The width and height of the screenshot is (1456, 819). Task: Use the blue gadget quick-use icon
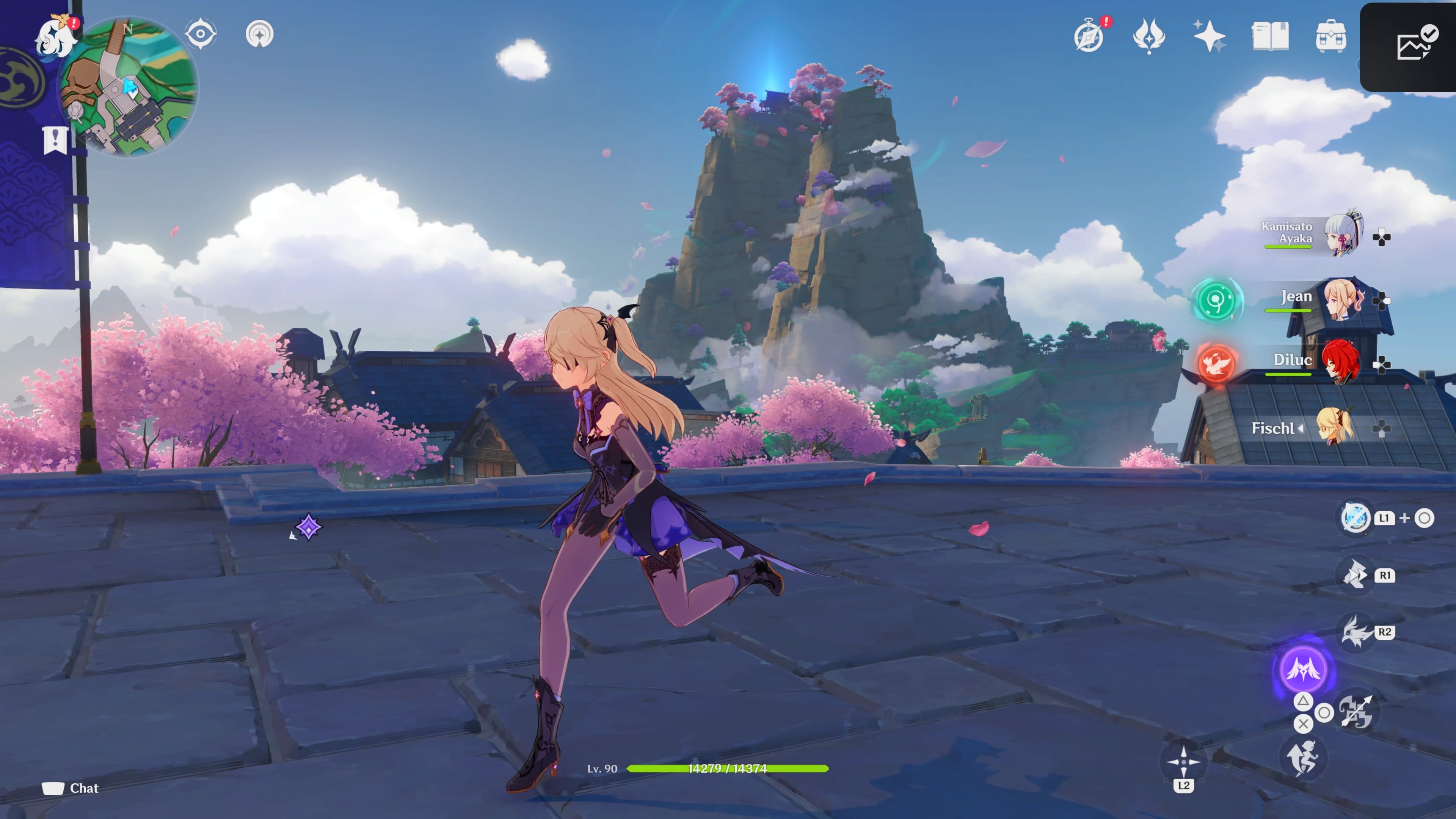tap(1356, 517)
